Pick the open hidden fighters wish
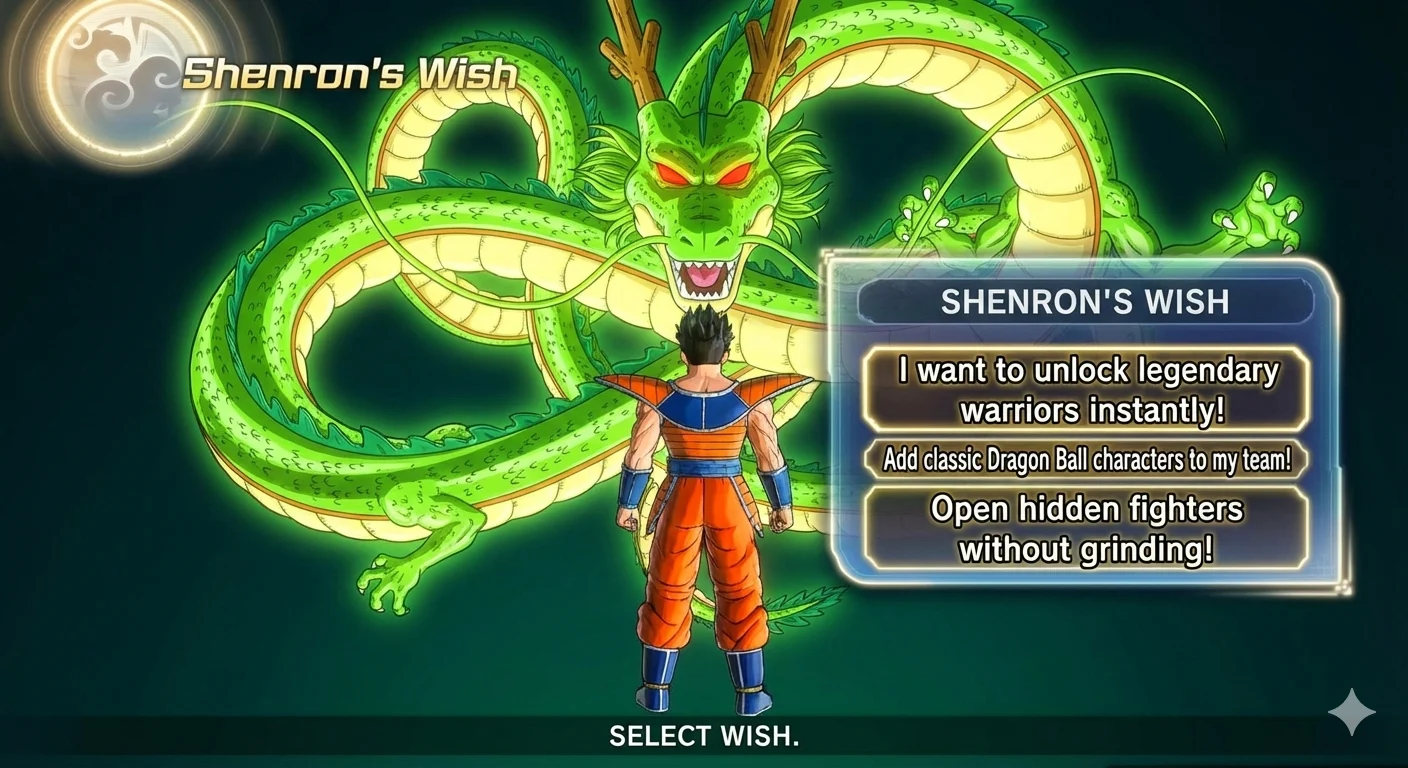This screenshot has height=768, width=1408. click(x=1087, y=527)
